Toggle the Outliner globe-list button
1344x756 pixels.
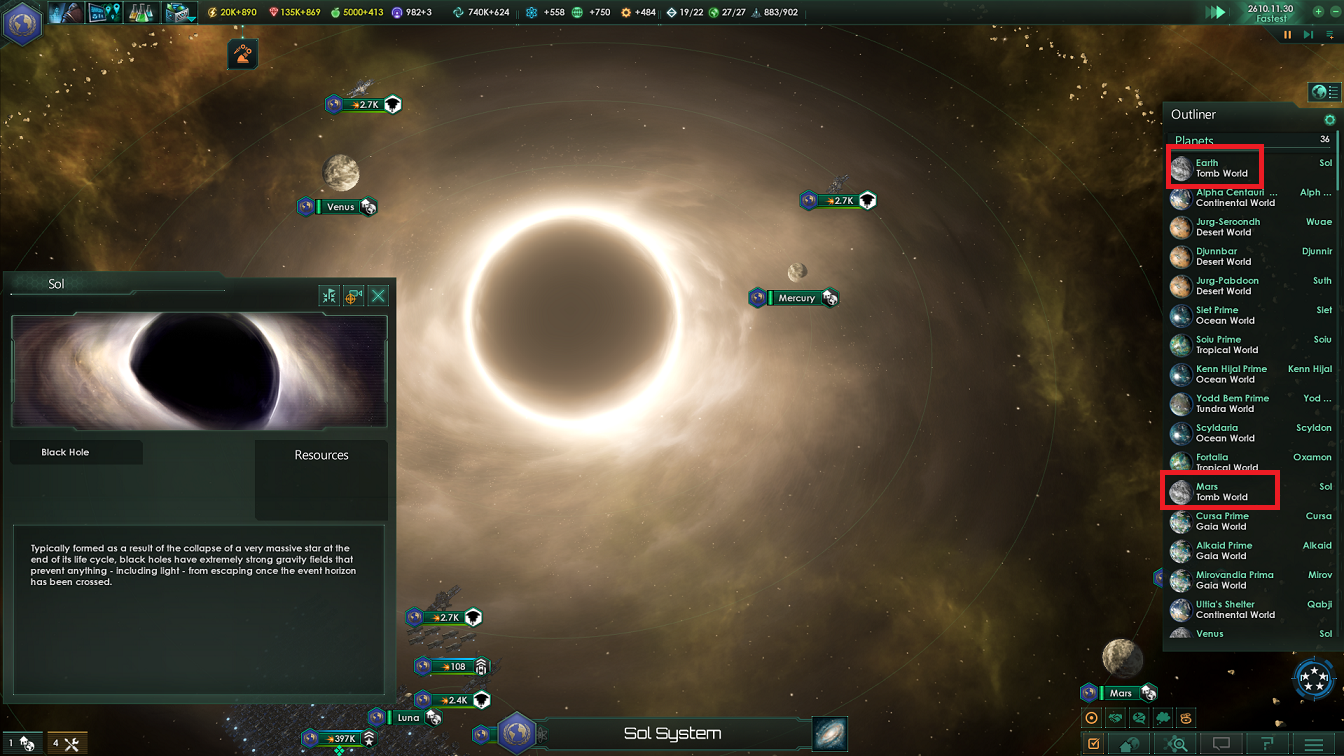[1324, 92]
